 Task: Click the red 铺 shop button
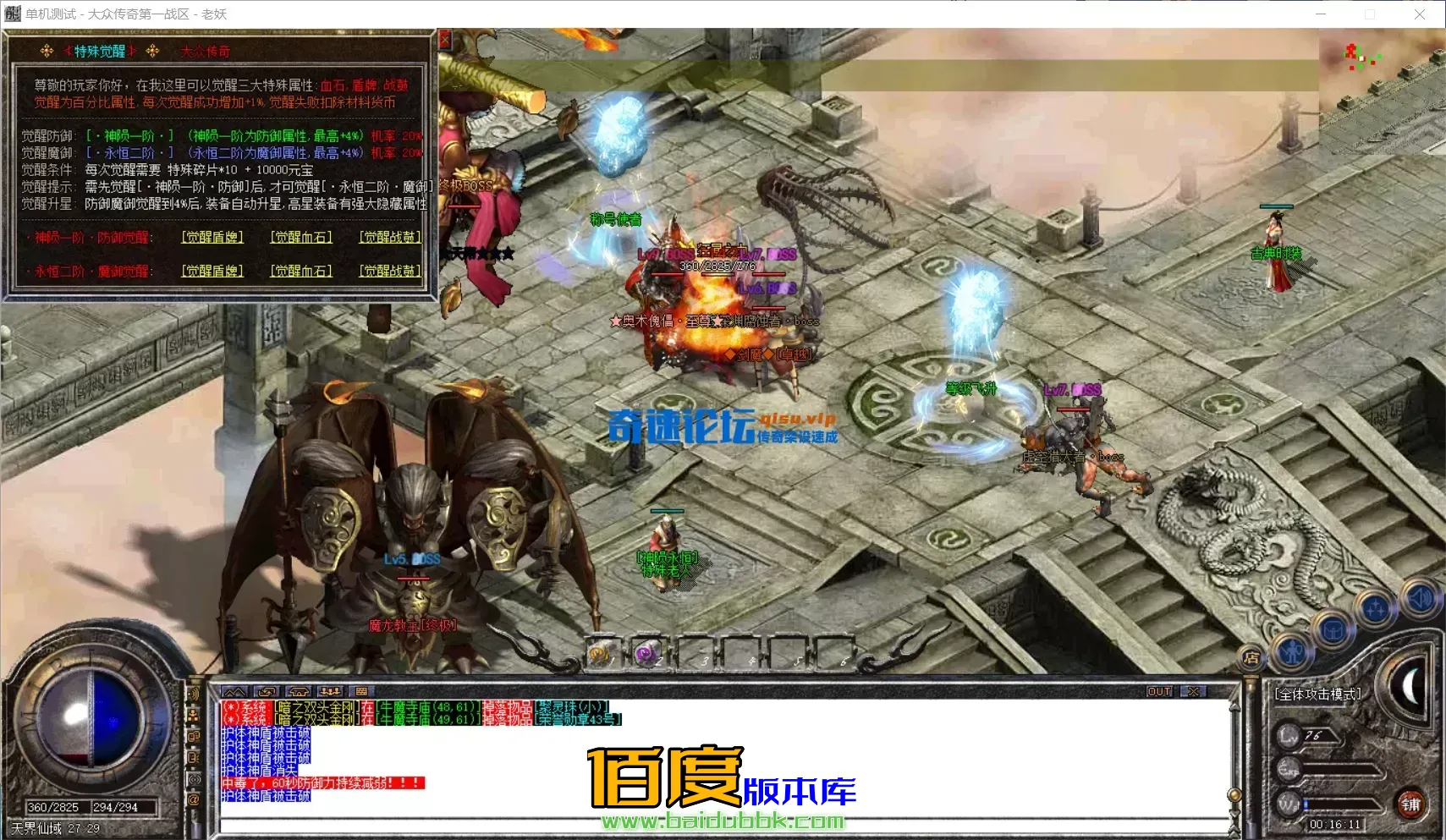point(1411,804)
